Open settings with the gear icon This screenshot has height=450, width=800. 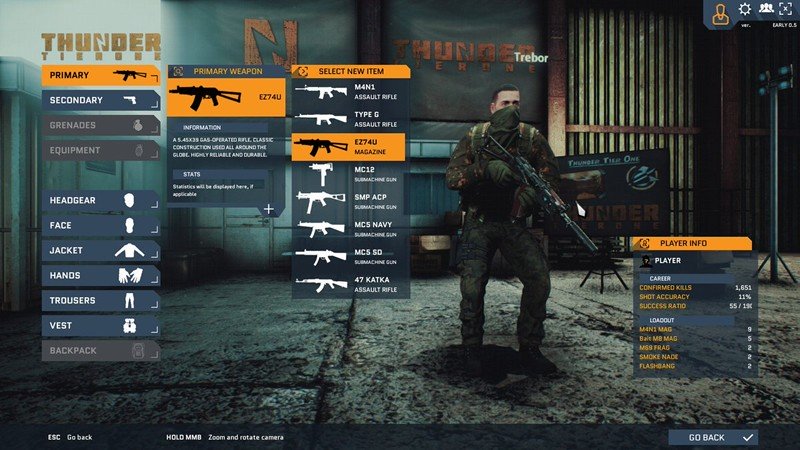(744, 10)
